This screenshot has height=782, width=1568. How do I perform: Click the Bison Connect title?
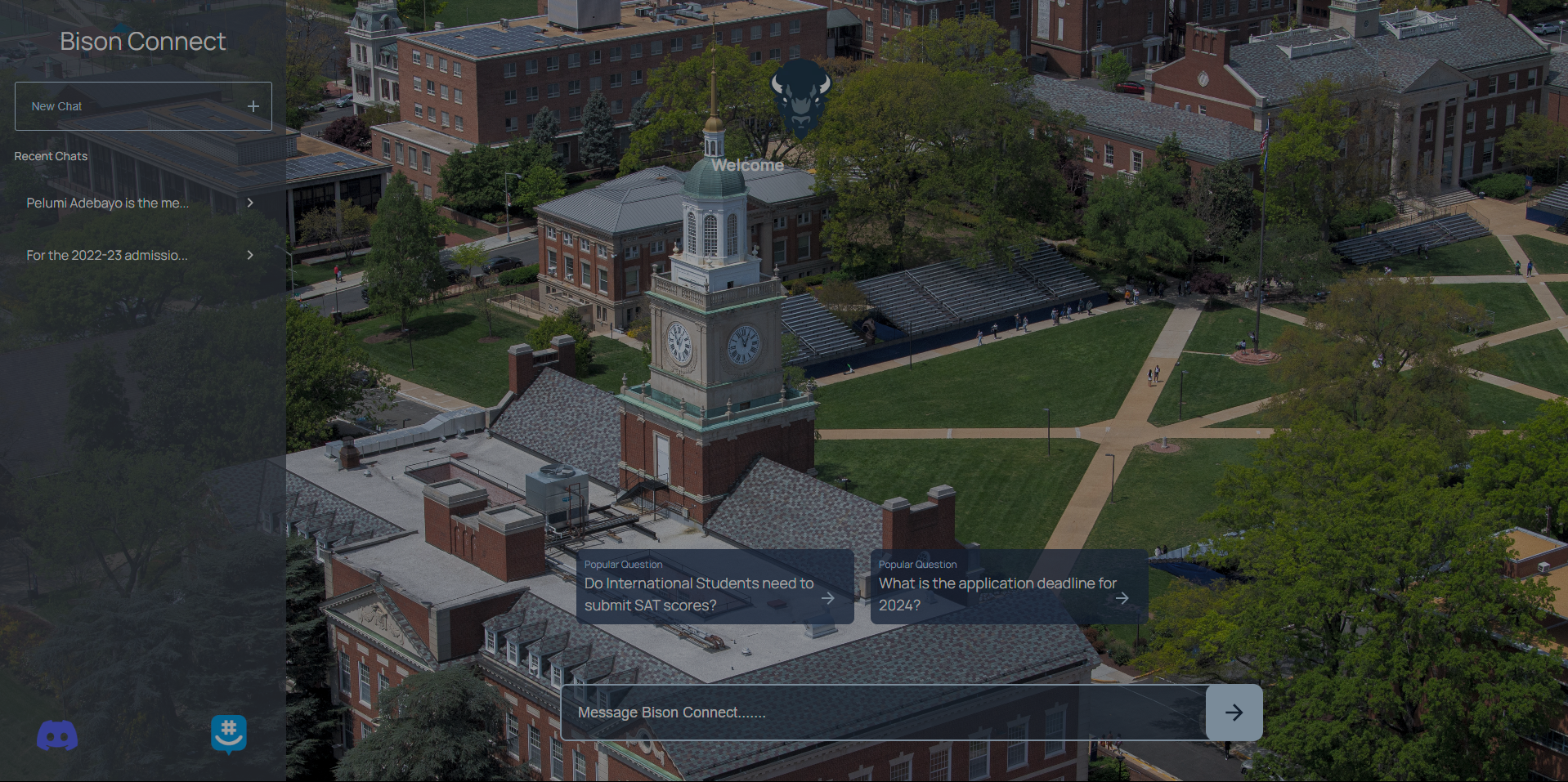click(x=143, y=41)
